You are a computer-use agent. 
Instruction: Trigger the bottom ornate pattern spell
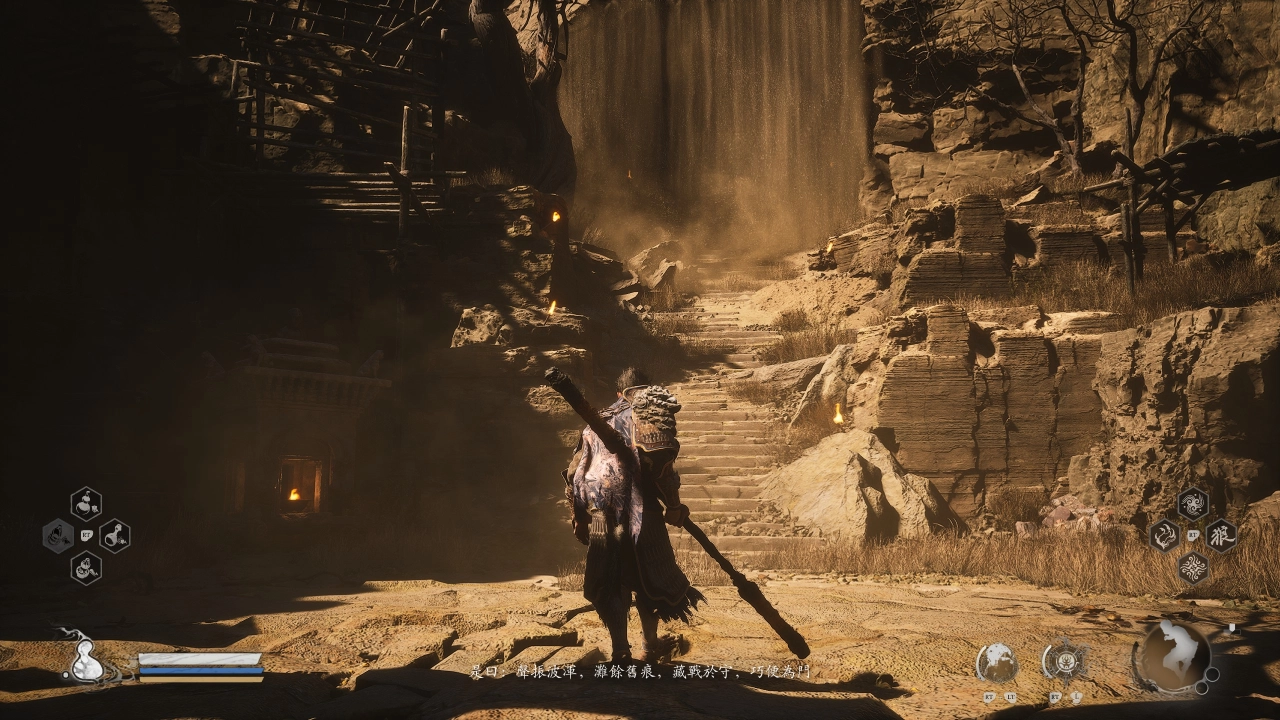click(x=1192, y=568)
